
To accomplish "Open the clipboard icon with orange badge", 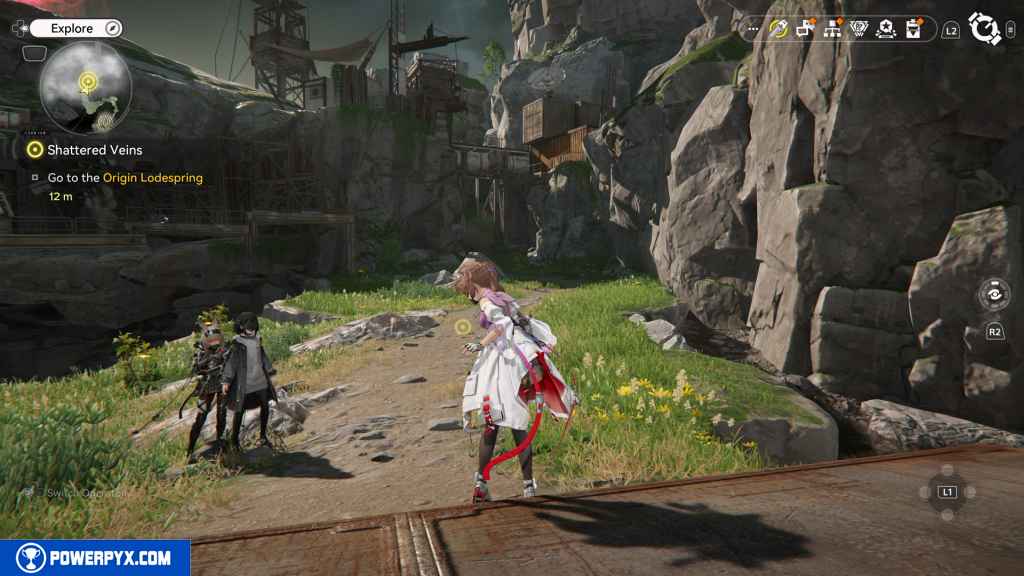I will click(x=912, y=30).
